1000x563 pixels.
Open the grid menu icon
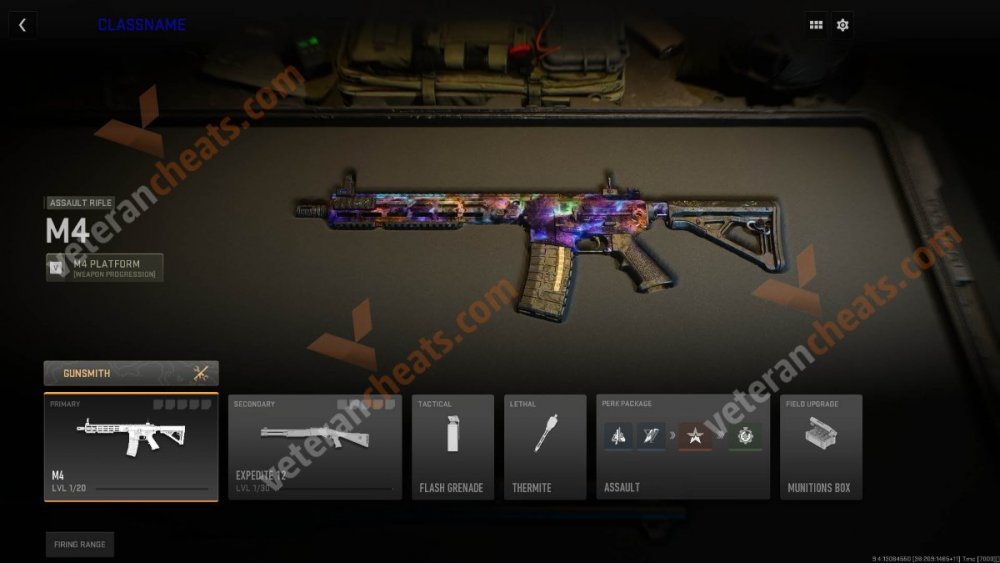[x=816, y=25]
